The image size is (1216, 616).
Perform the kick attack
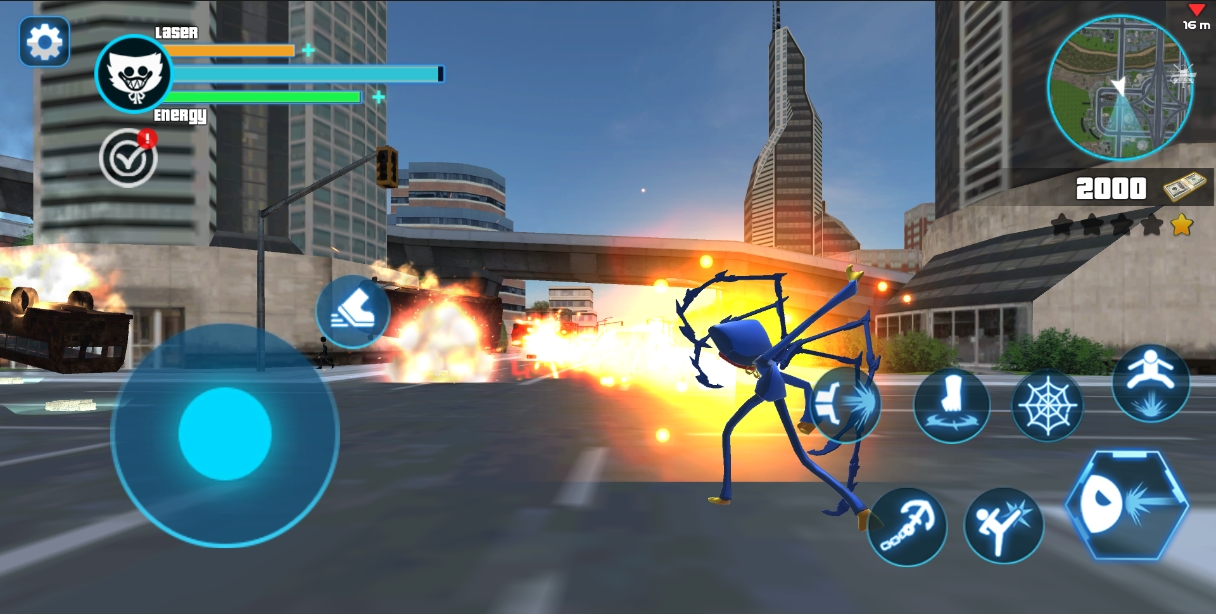[1003, 526]
